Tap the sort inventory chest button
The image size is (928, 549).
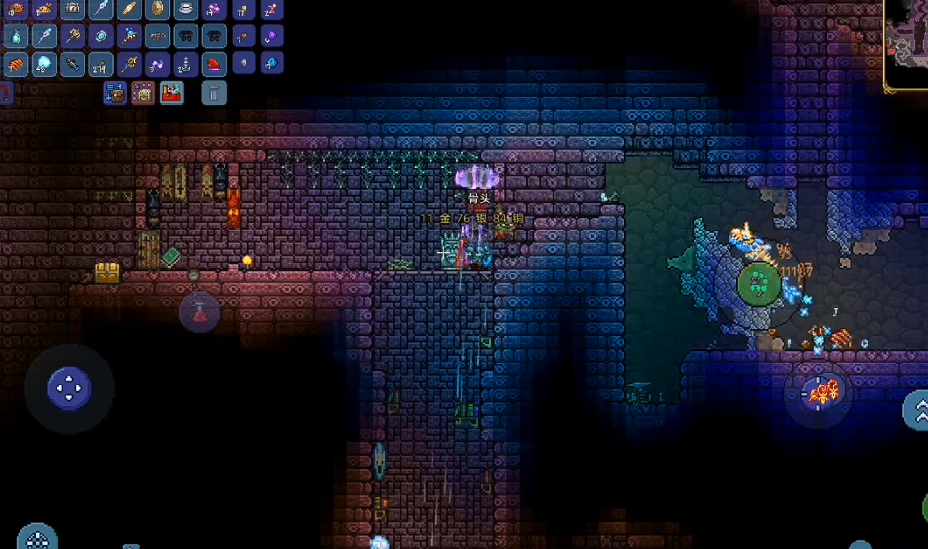[143, 94]
